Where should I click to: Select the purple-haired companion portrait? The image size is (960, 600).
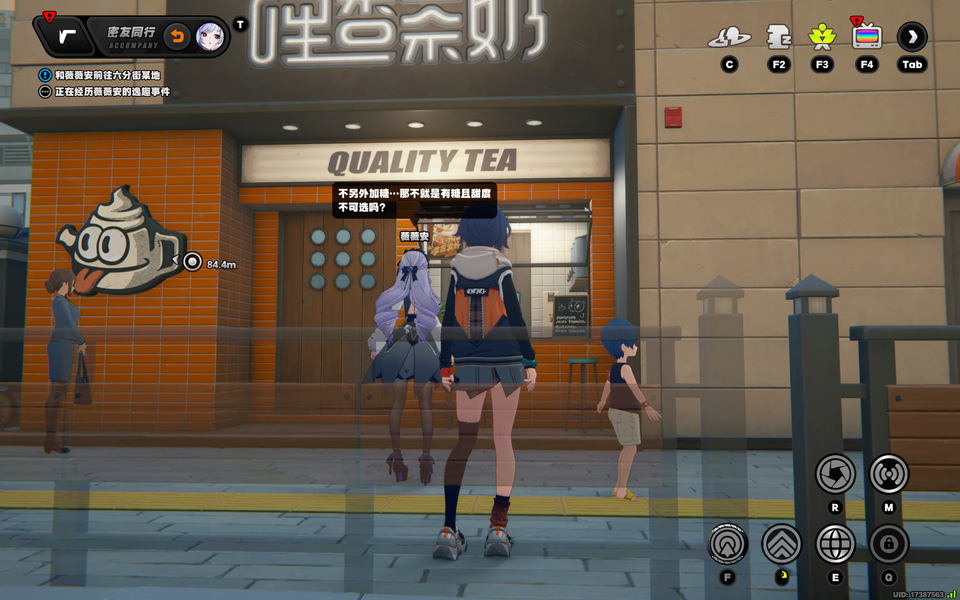coord(209,37)
